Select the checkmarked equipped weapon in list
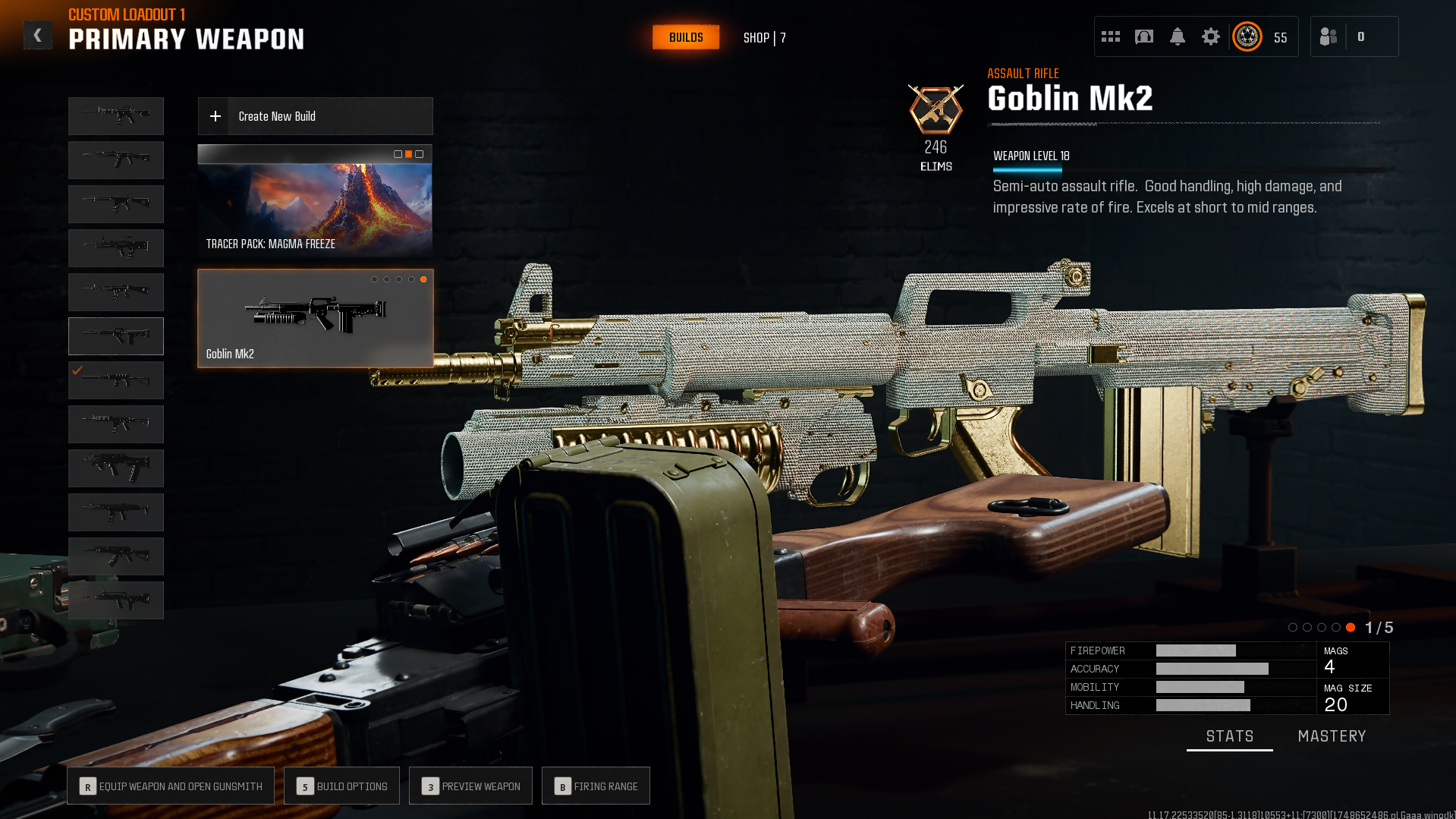Image resolution: width=1456 pixels, height=819 pixels. pyautogui.click(x=116, y=380)
